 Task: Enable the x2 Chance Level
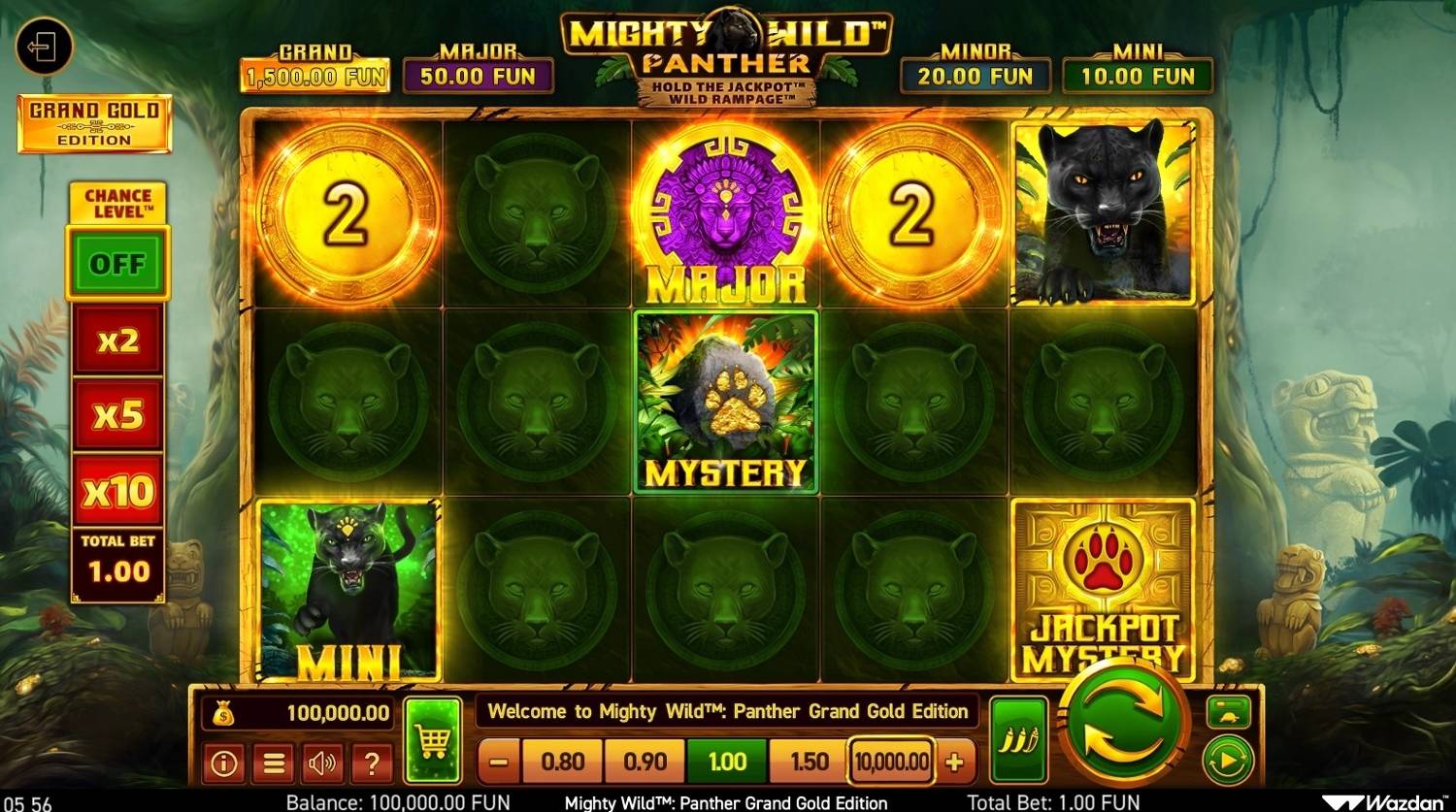[116, 341]
